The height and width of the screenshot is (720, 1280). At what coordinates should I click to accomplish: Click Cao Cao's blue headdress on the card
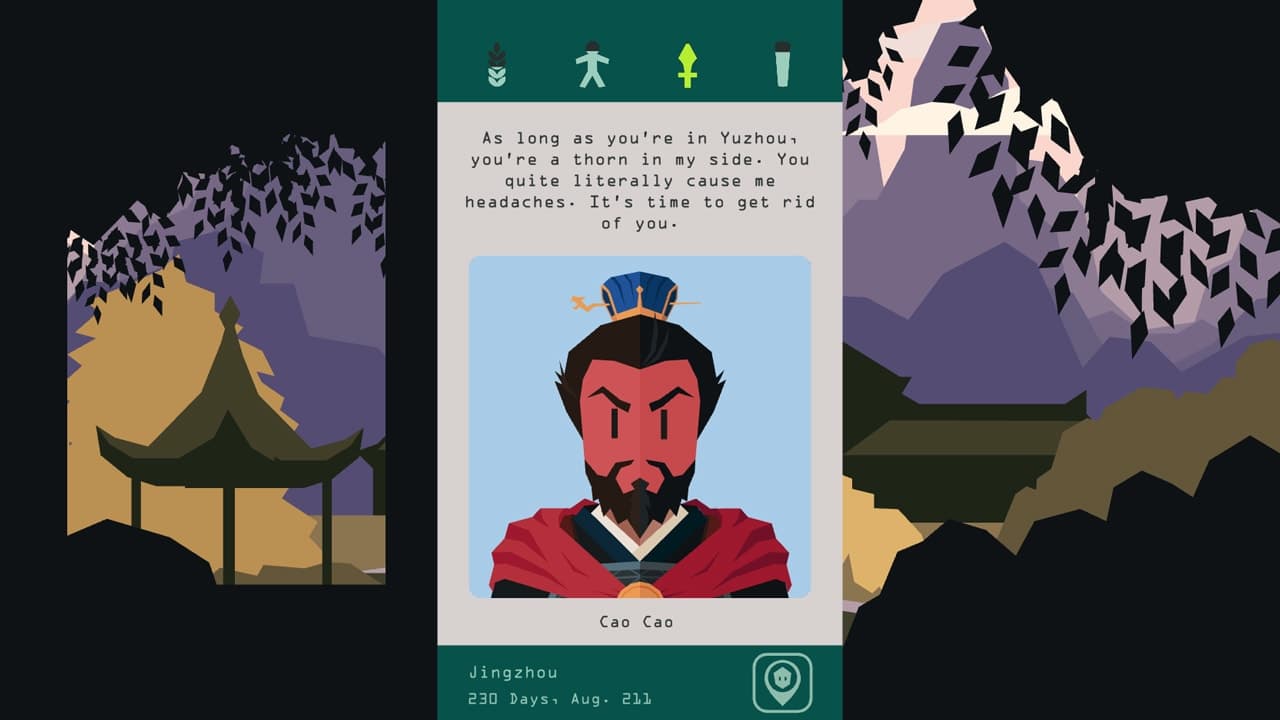pos(637,290)
